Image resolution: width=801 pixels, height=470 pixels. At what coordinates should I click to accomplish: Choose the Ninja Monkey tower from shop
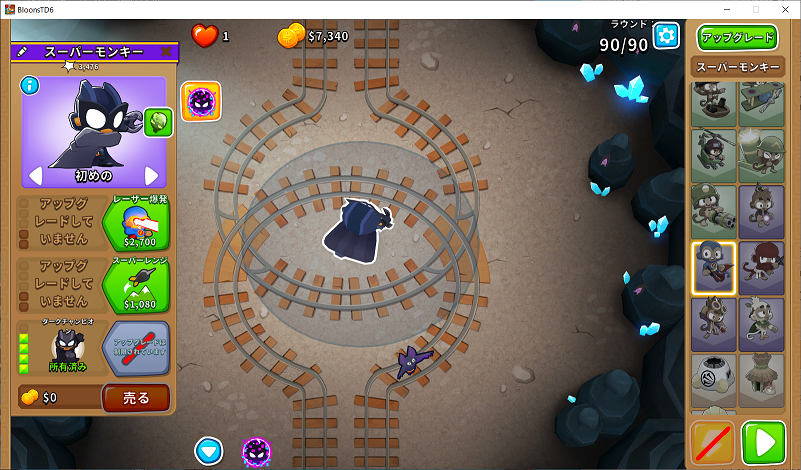click(761, 267)
